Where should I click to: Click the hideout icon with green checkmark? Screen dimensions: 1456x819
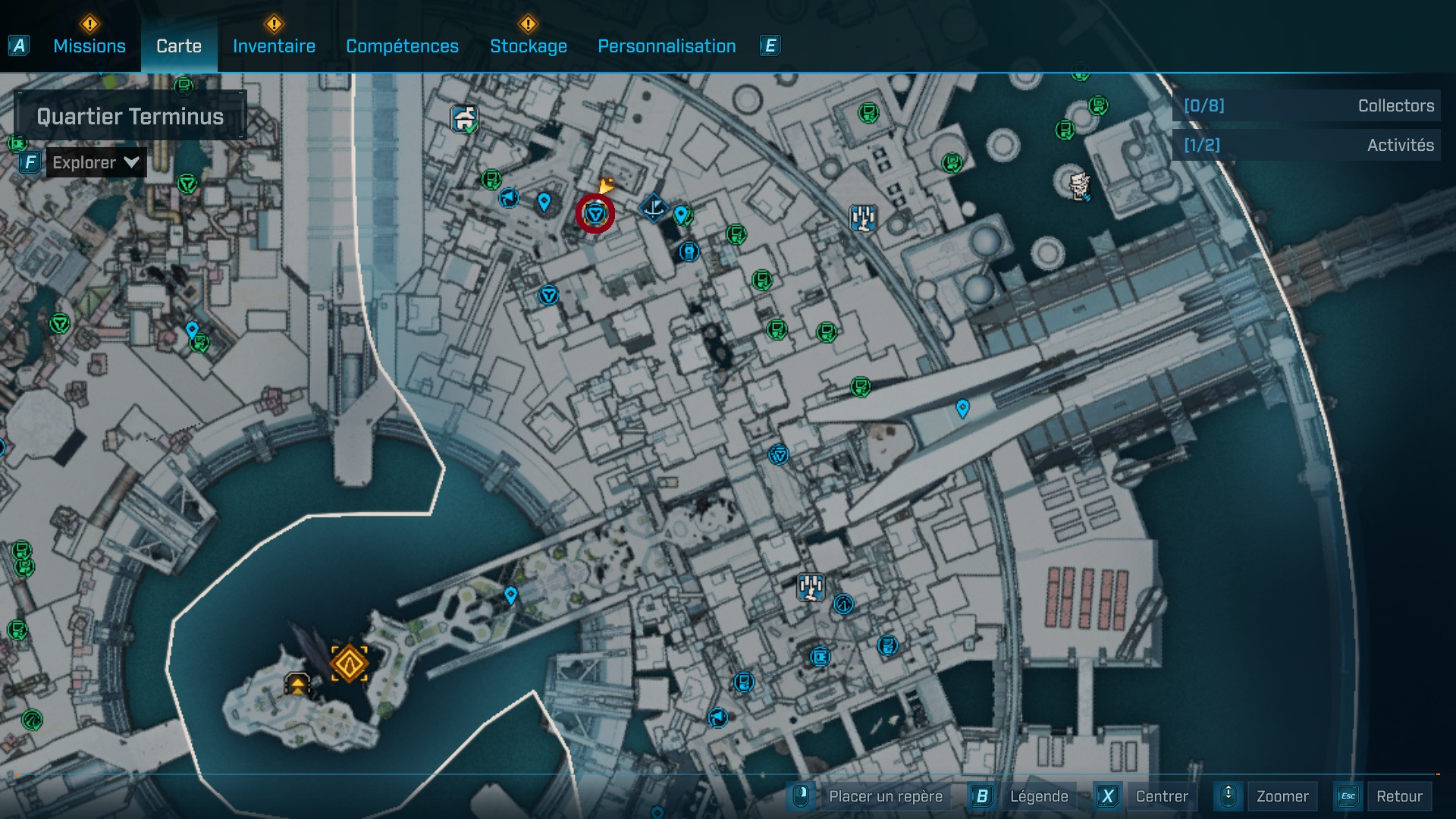click(463, 118)
